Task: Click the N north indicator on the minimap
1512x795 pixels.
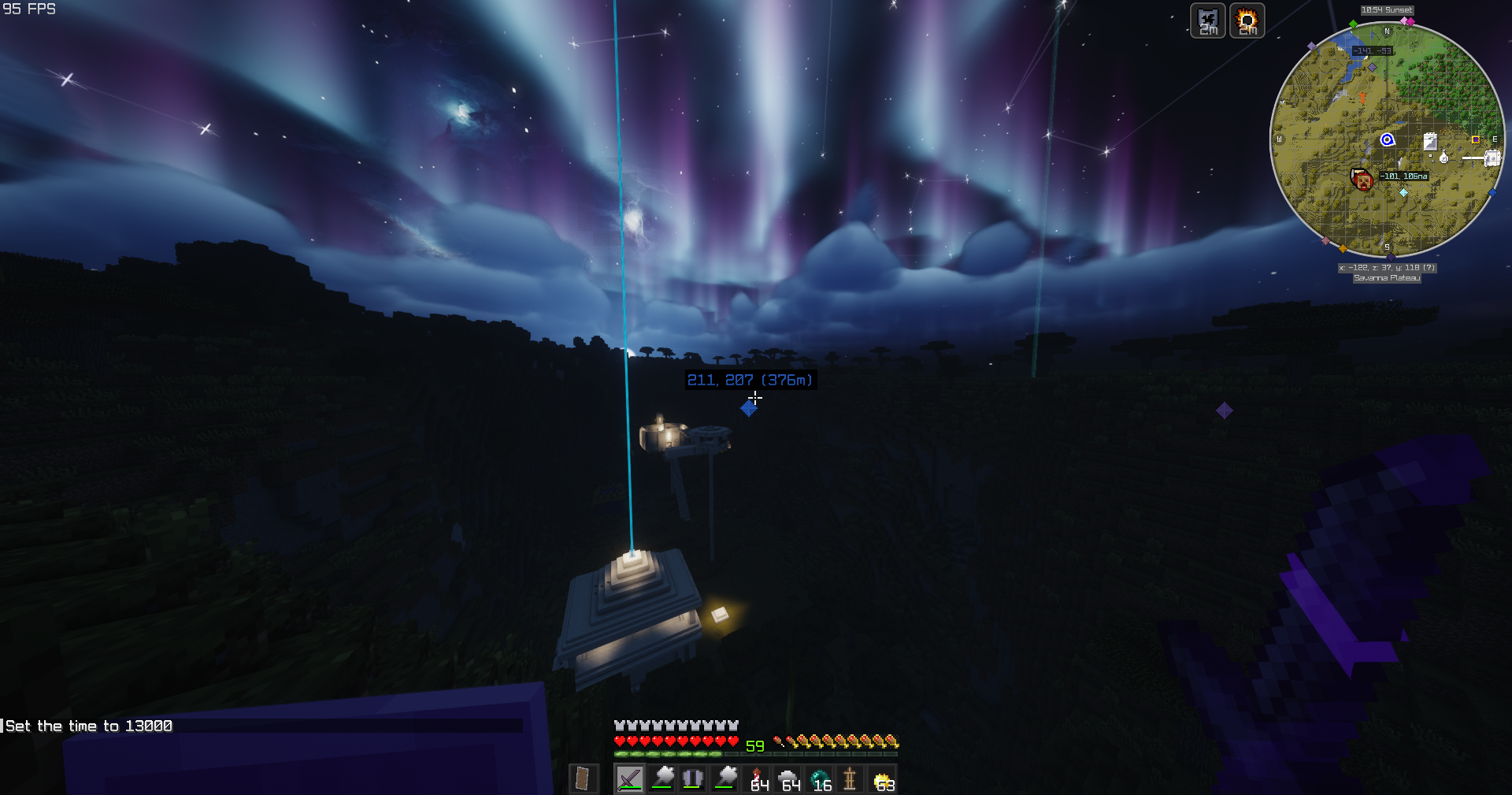Action: click(1387, 32)
